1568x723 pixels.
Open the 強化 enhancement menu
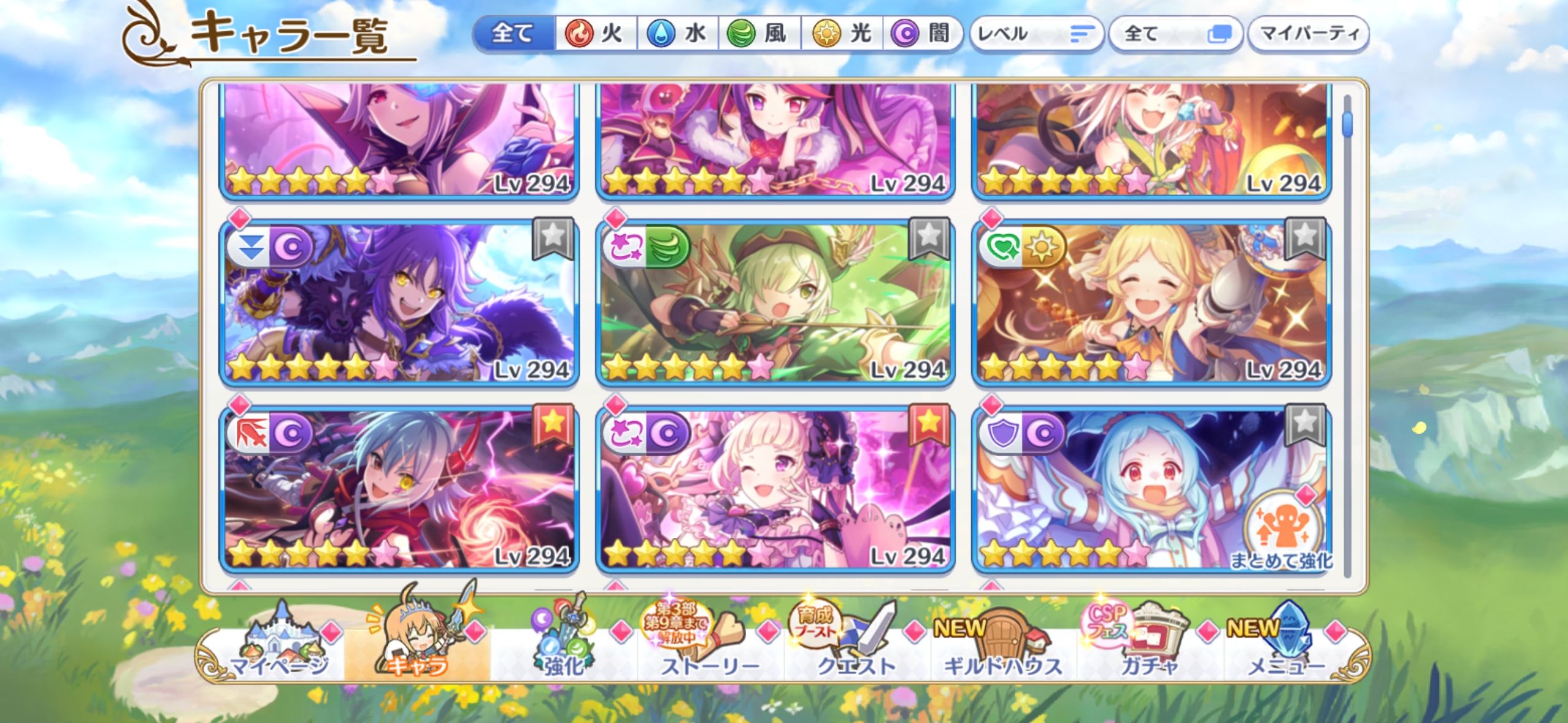pos(563,650)
